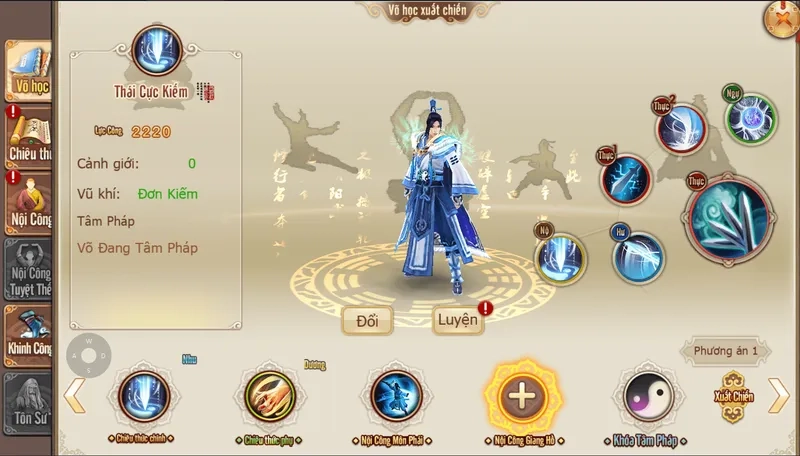800x456 pixels.
Task: Open the Chiêu thức tab
Action: coord(28,135)
